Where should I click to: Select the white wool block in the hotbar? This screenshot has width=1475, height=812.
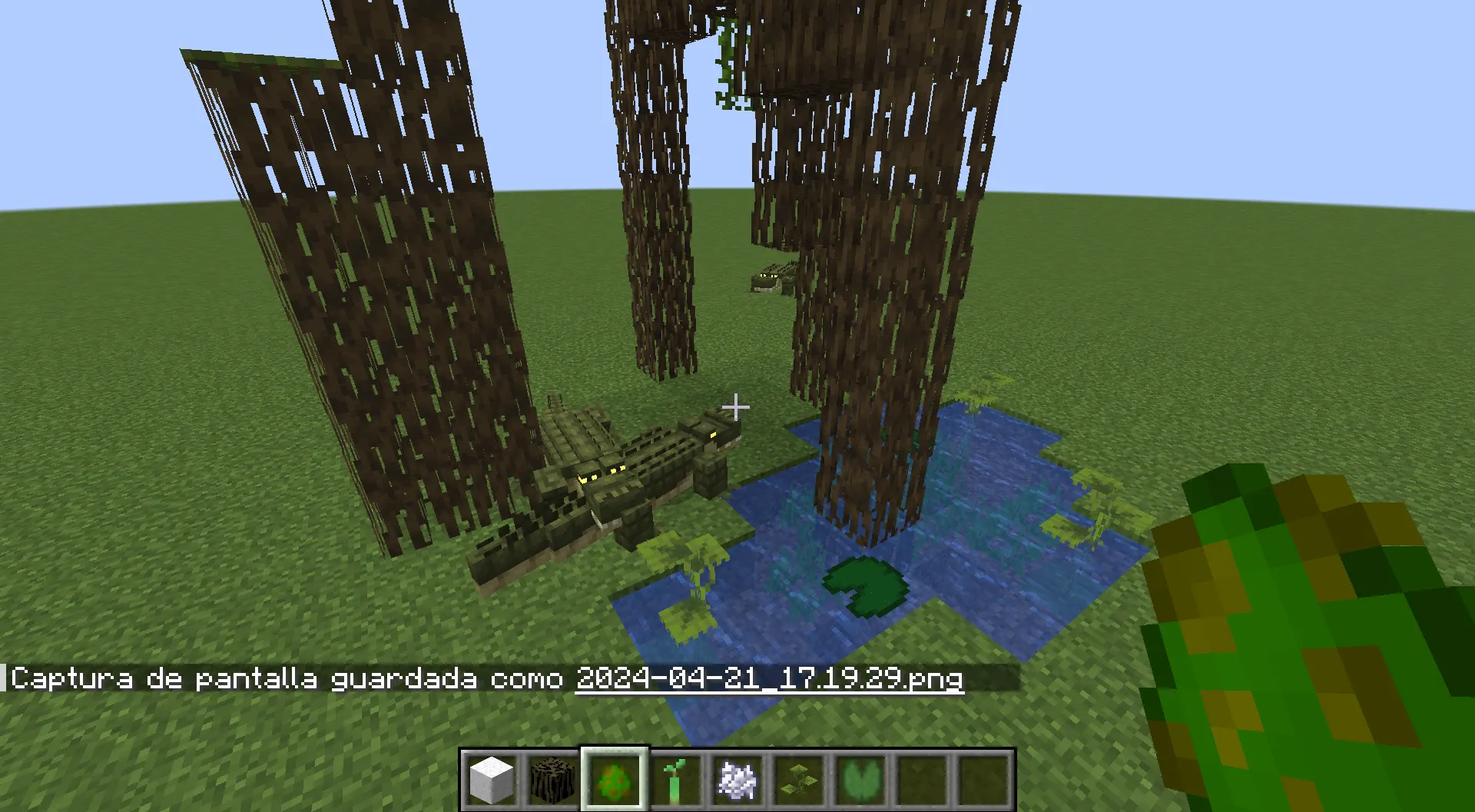point(492,777)
